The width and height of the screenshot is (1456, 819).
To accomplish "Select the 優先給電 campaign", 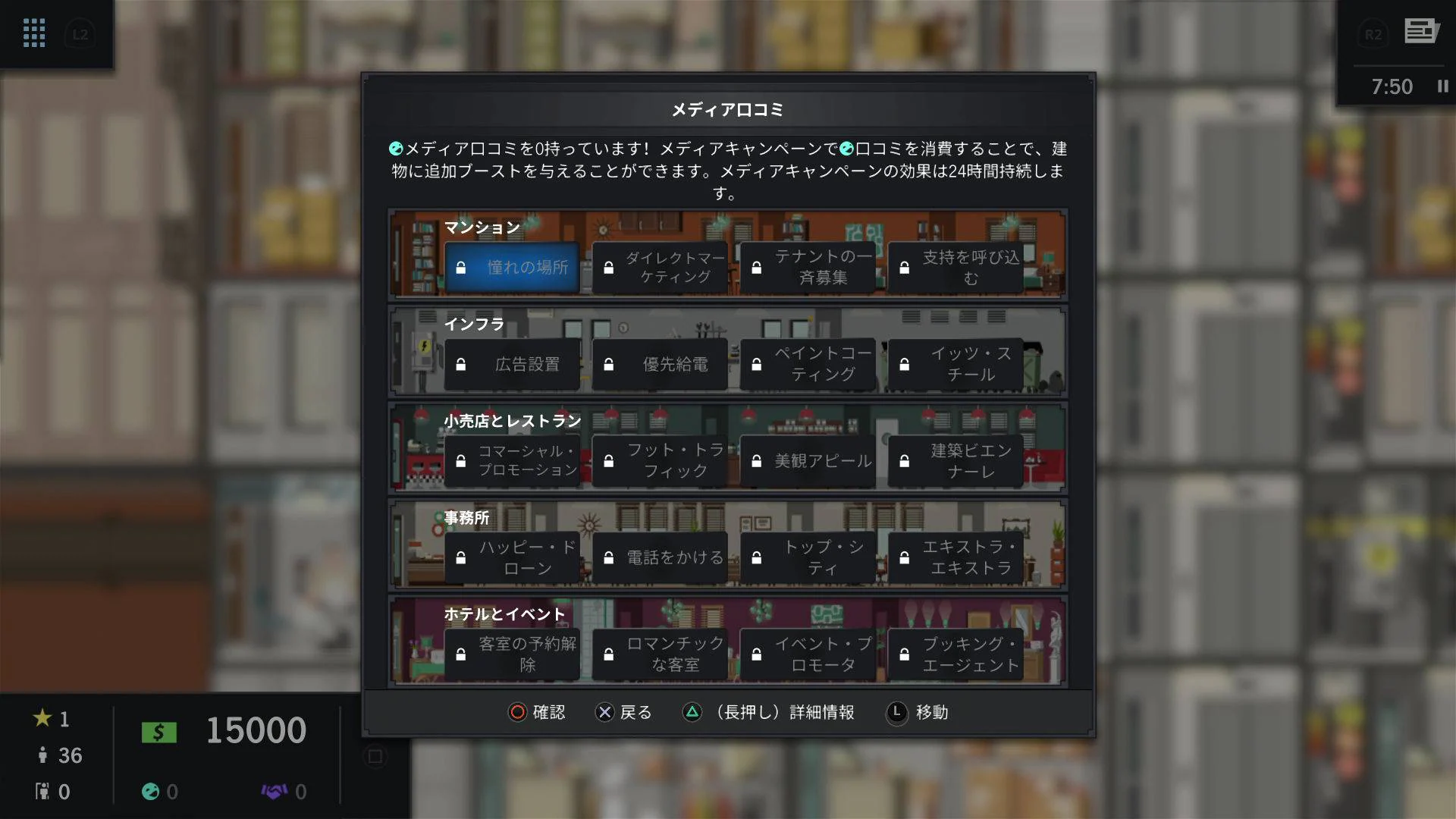I will tap(660, 364).
